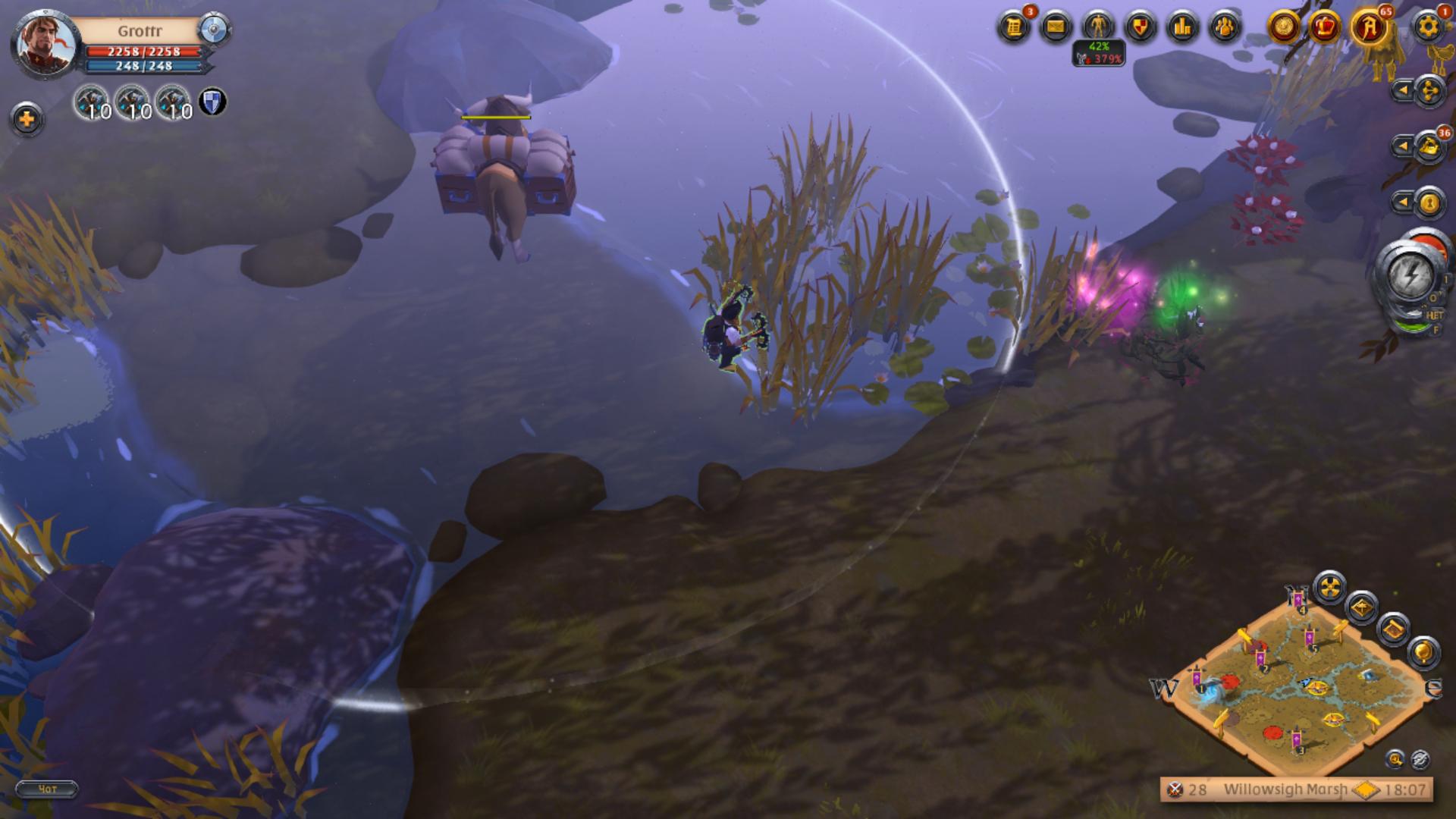1456x819 pixels.
Task: Open the group of people icon
Action: [1224, 28]
